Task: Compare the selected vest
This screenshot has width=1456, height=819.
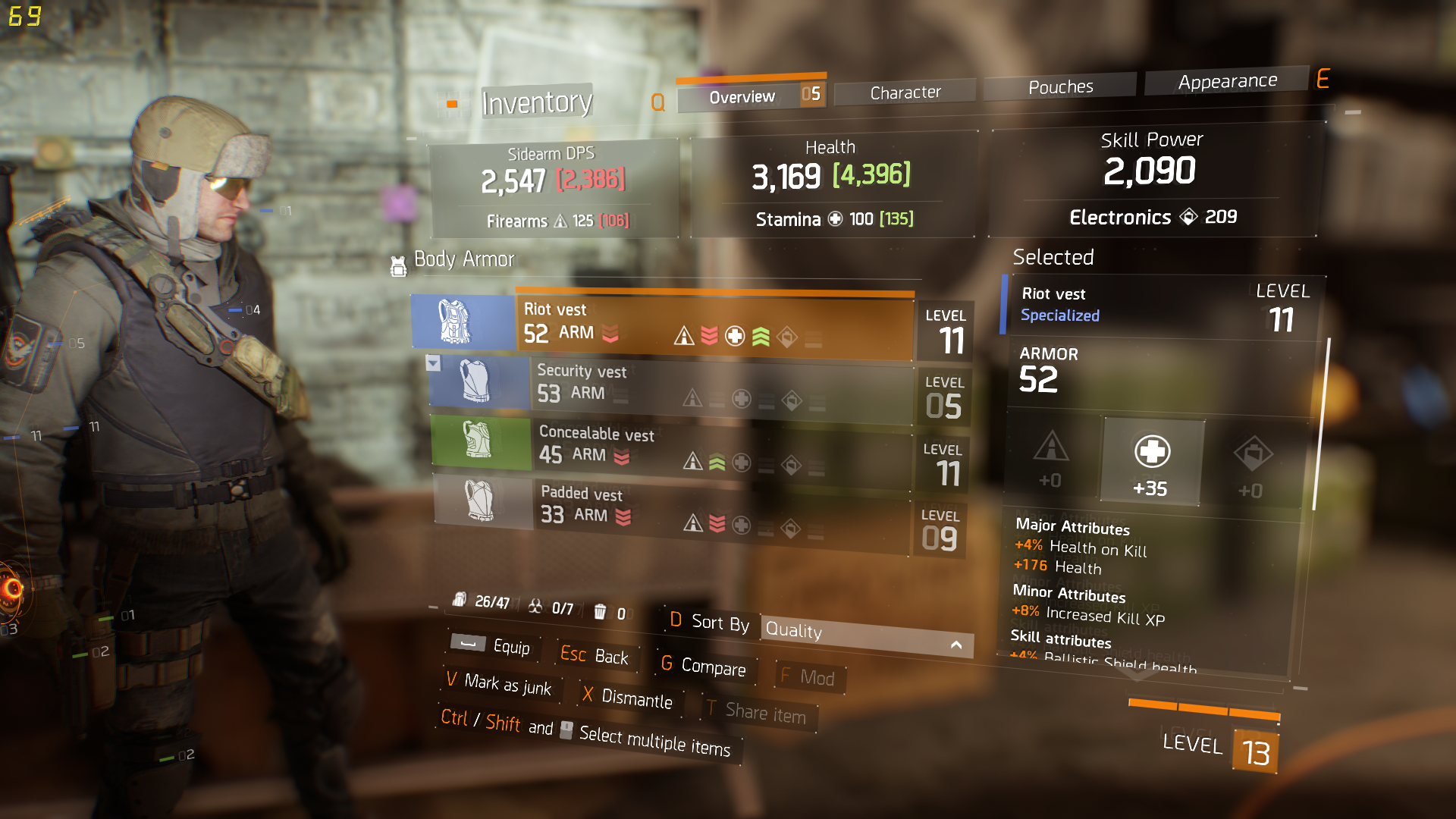Action: pyautogui.click(x=704, y=666)
